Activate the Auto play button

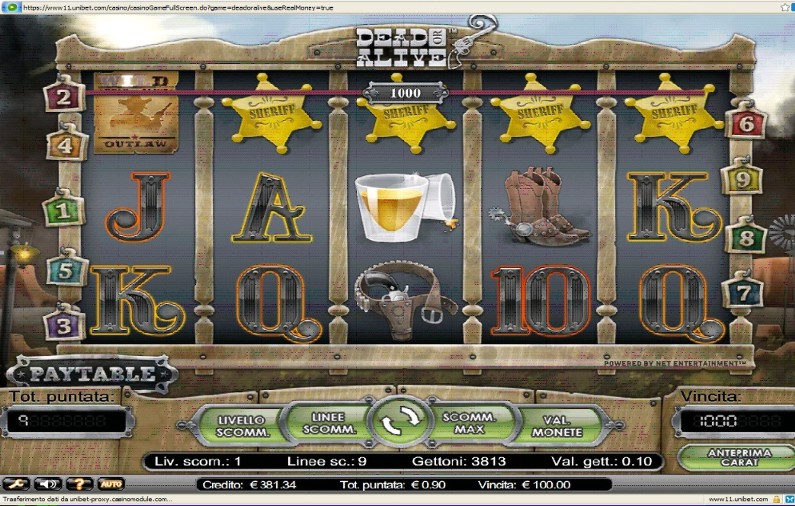tap(110, 484)
